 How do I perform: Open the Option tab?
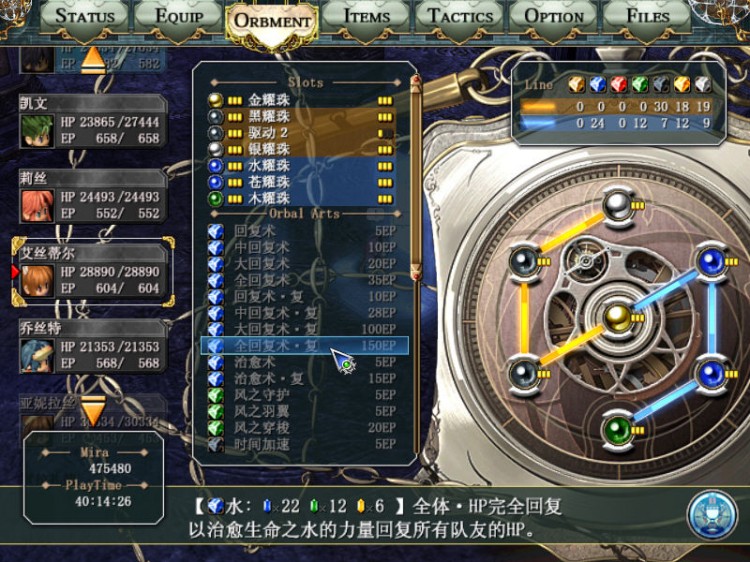554,16
